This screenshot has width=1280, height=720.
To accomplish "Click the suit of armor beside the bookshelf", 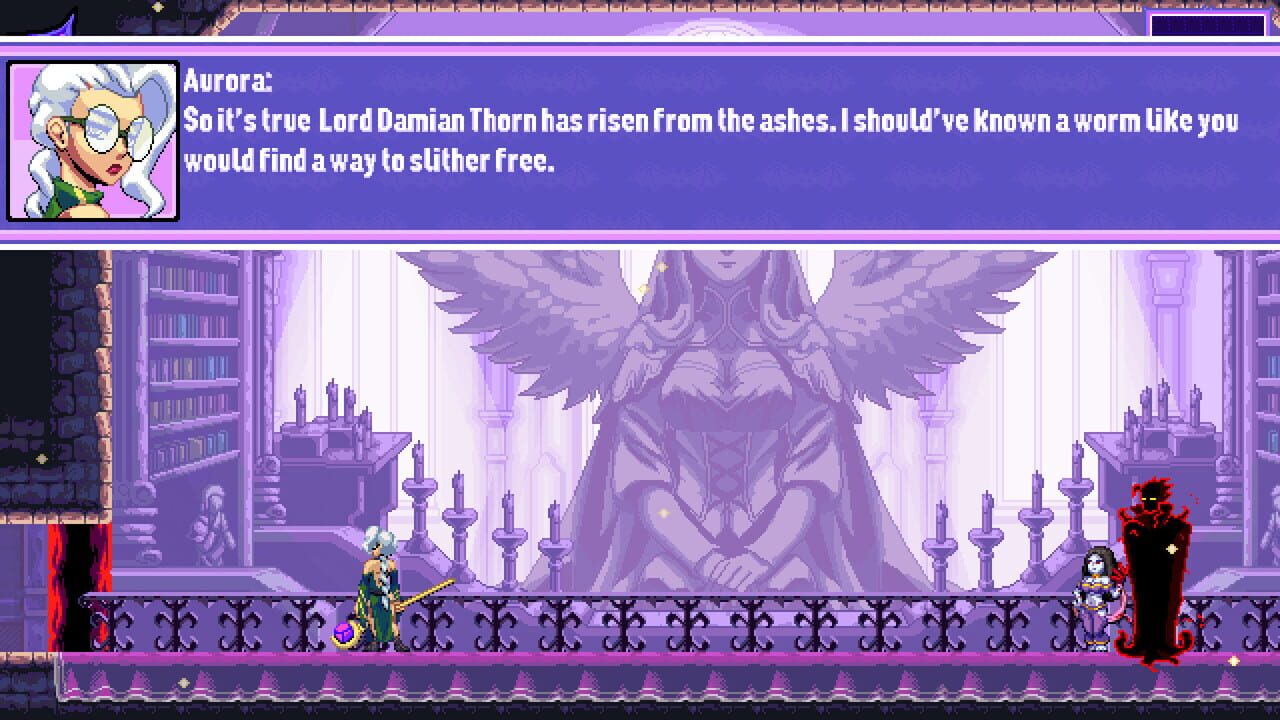I will pos(213,515).
